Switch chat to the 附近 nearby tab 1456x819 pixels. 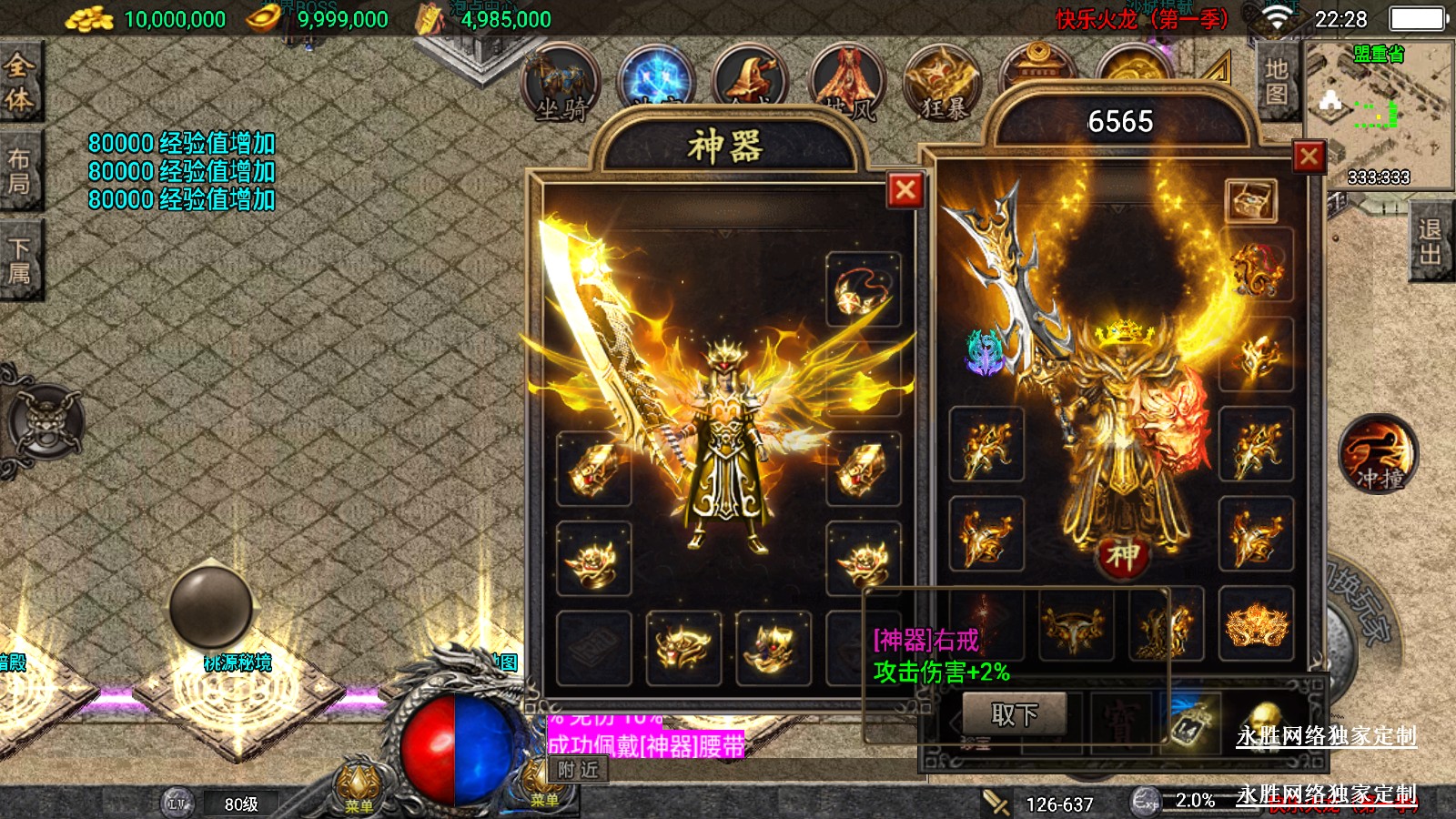(578, 770)
